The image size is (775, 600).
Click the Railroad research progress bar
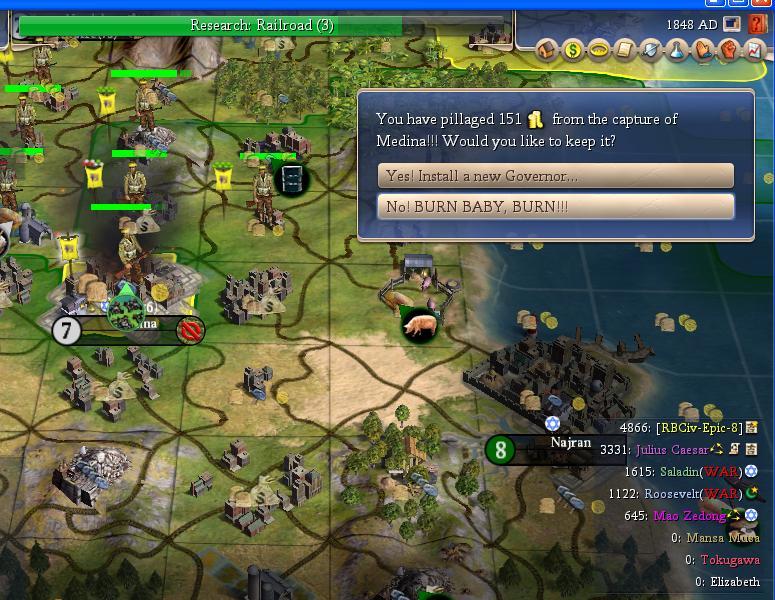[262, 25]
